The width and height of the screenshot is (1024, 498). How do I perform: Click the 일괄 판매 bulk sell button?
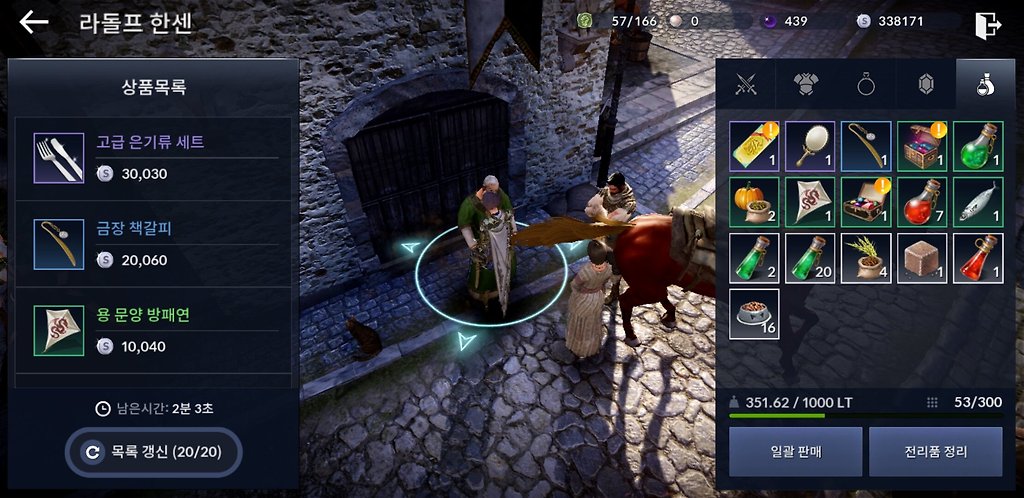point(795,451)
